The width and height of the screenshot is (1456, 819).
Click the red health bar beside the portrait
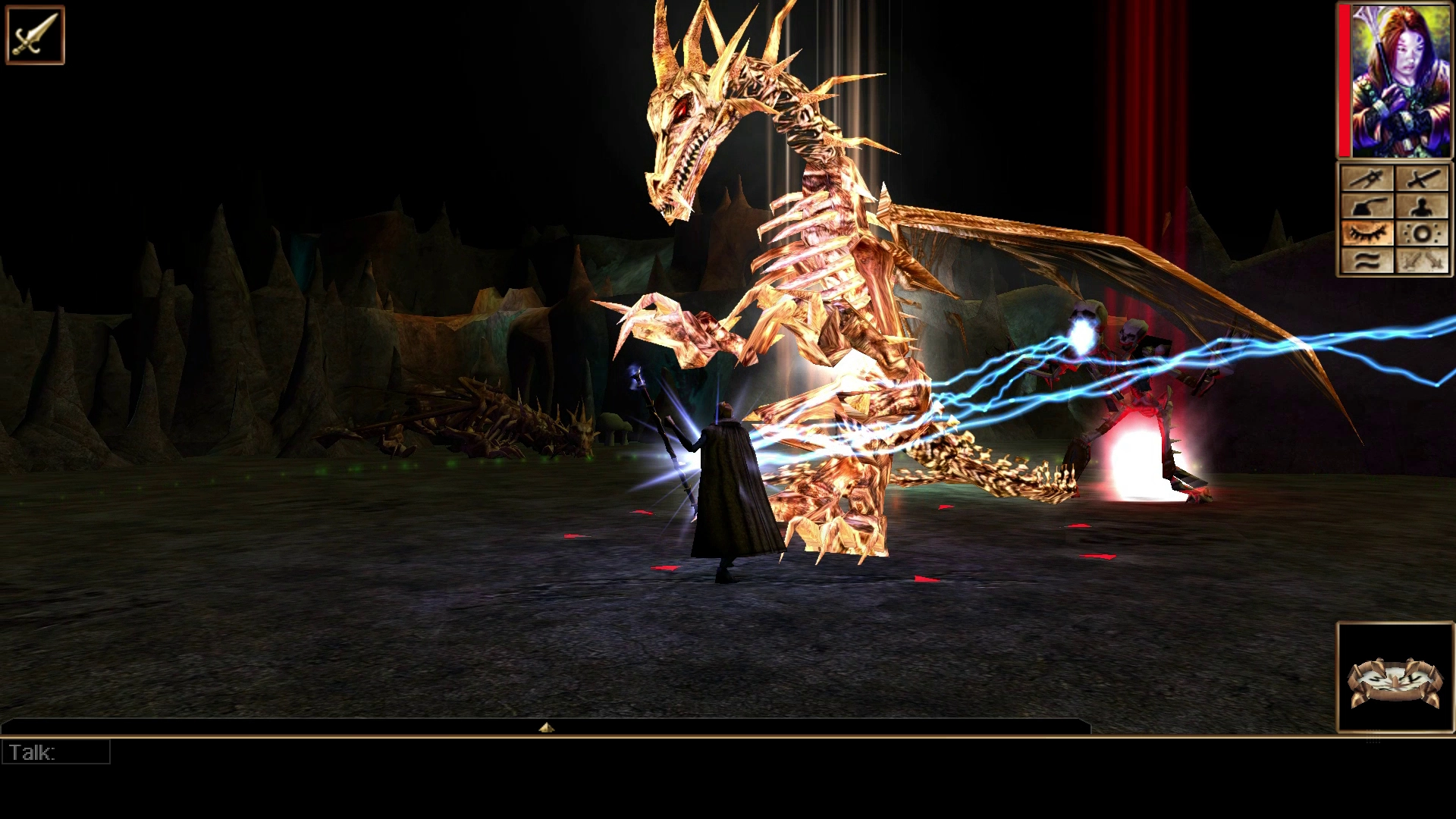(1345, 80)
